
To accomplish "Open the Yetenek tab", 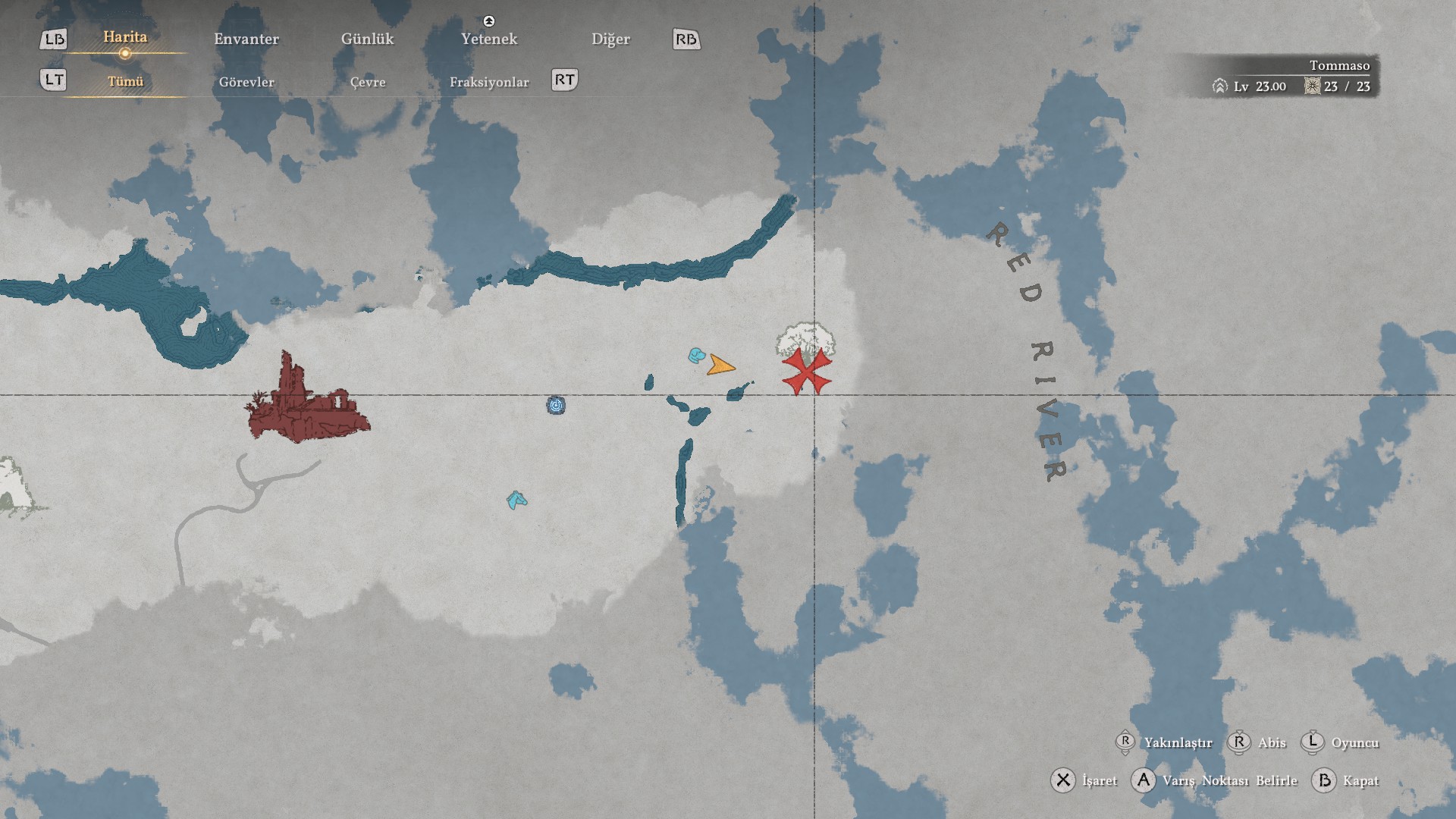I will tap(489, 39).
